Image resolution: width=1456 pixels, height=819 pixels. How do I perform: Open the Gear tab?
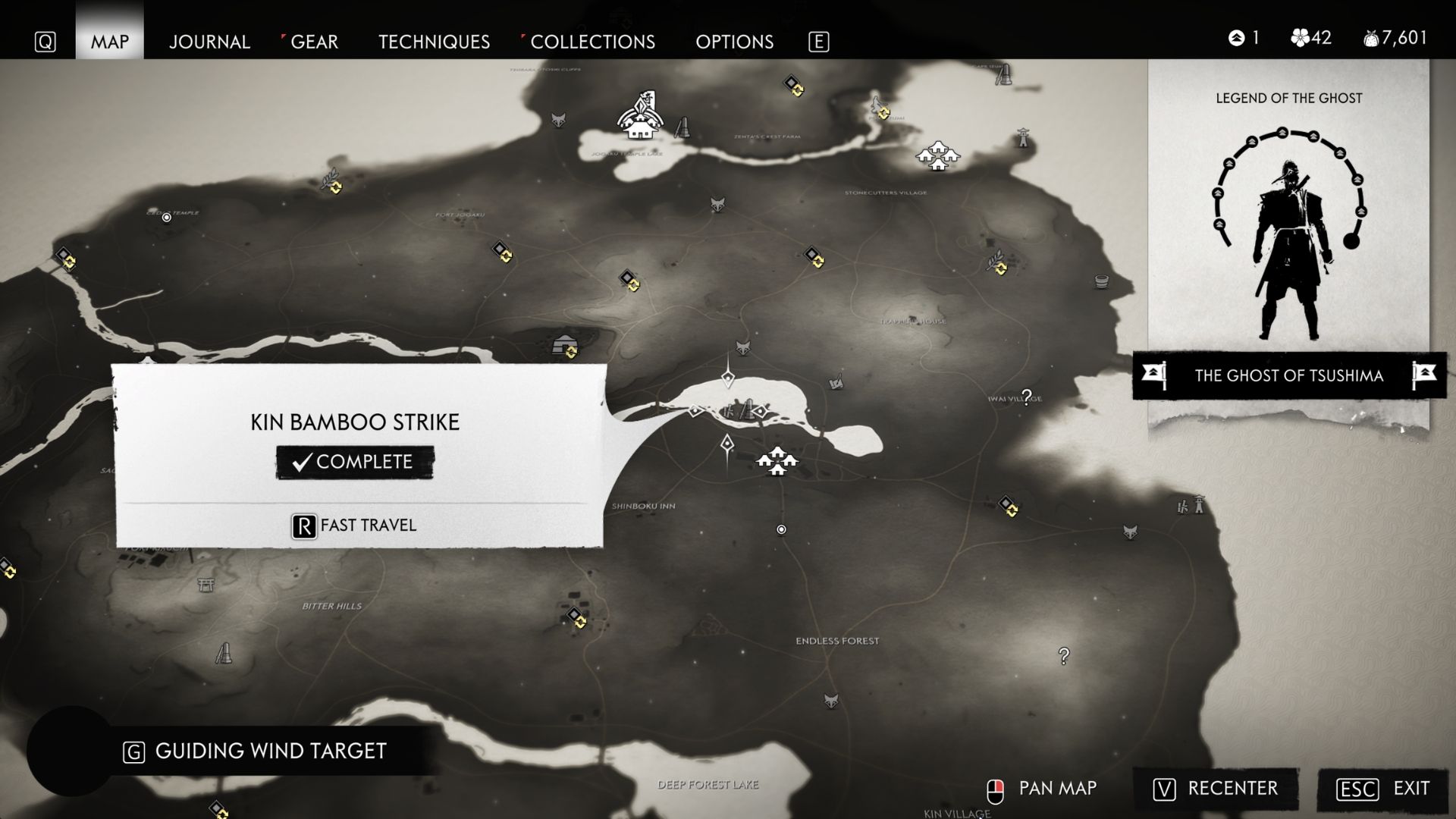[314, 42]
